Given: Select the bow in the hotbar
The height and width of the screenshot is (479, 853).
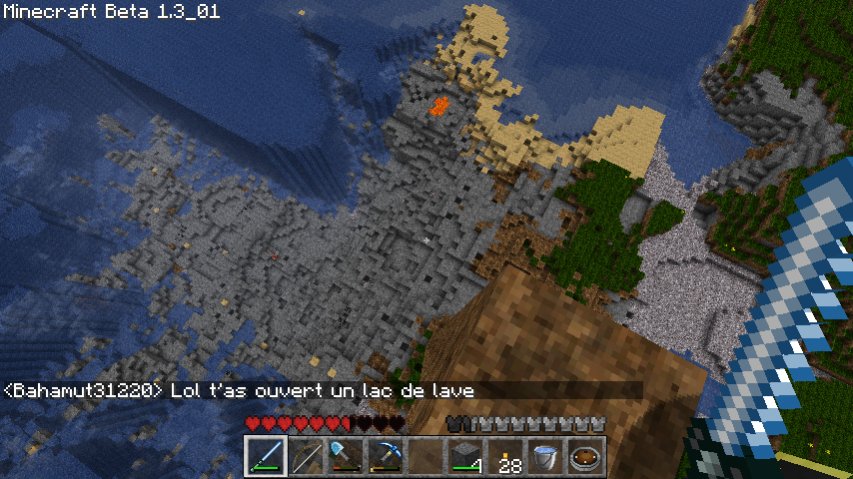Looking at the screenshot, I should tap(306, 457).
